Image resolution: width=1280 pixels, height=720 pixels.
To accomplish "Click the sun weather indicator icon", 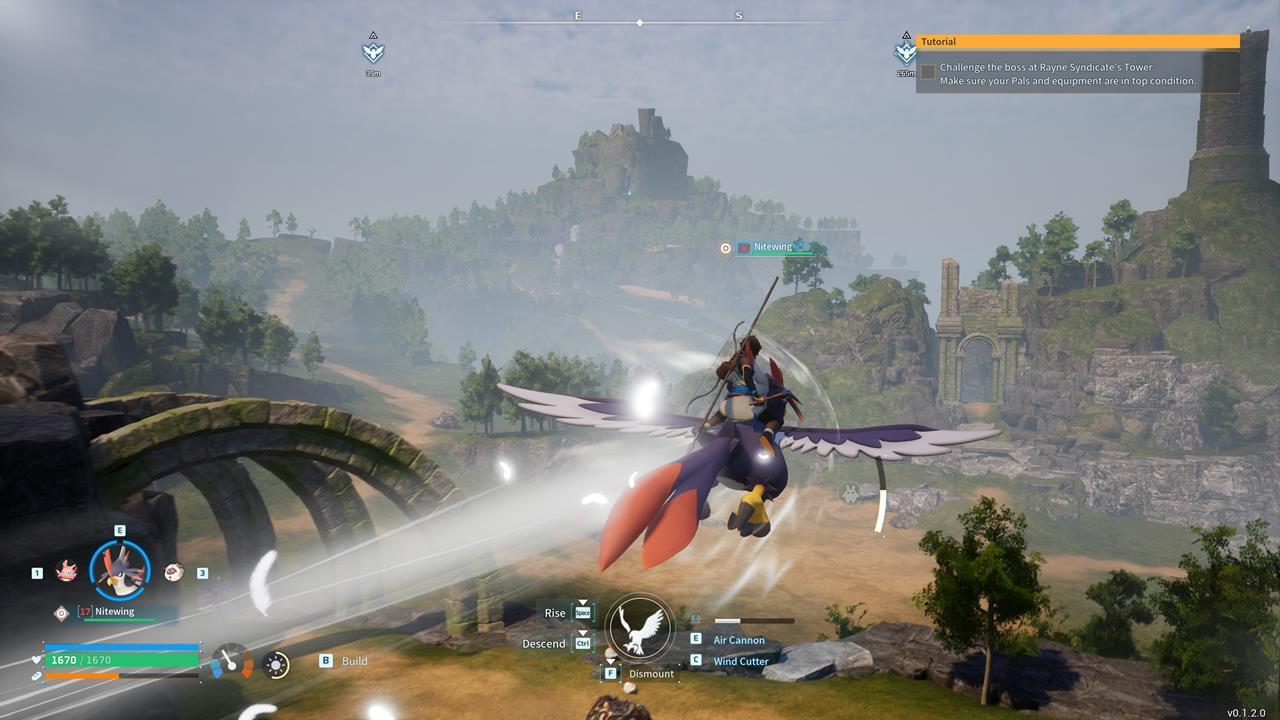I will click(x=274, y=665).
